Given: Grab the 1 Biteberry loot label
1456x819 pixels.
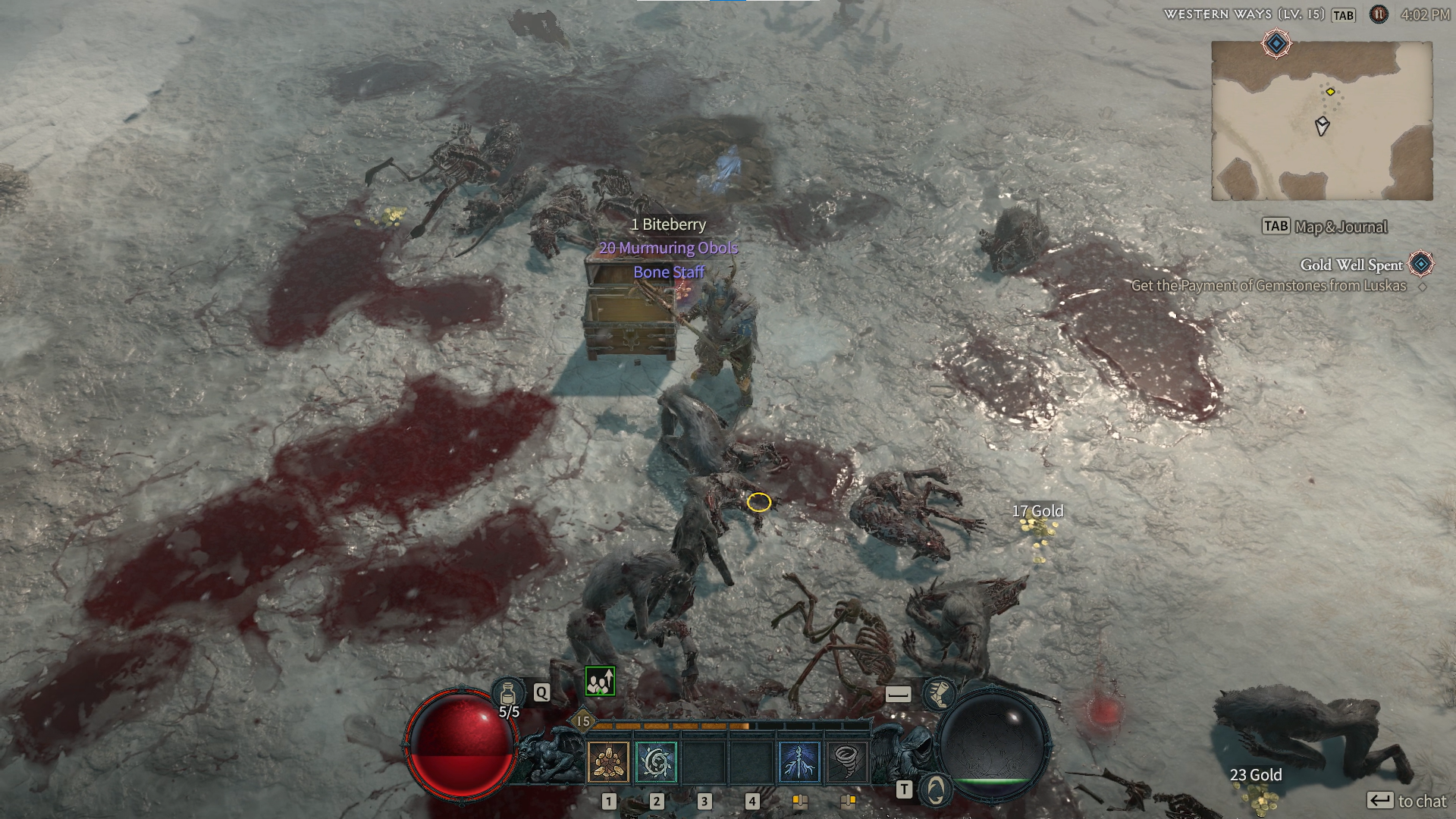Looking at the screenshot, I should (x=668, y=224).
